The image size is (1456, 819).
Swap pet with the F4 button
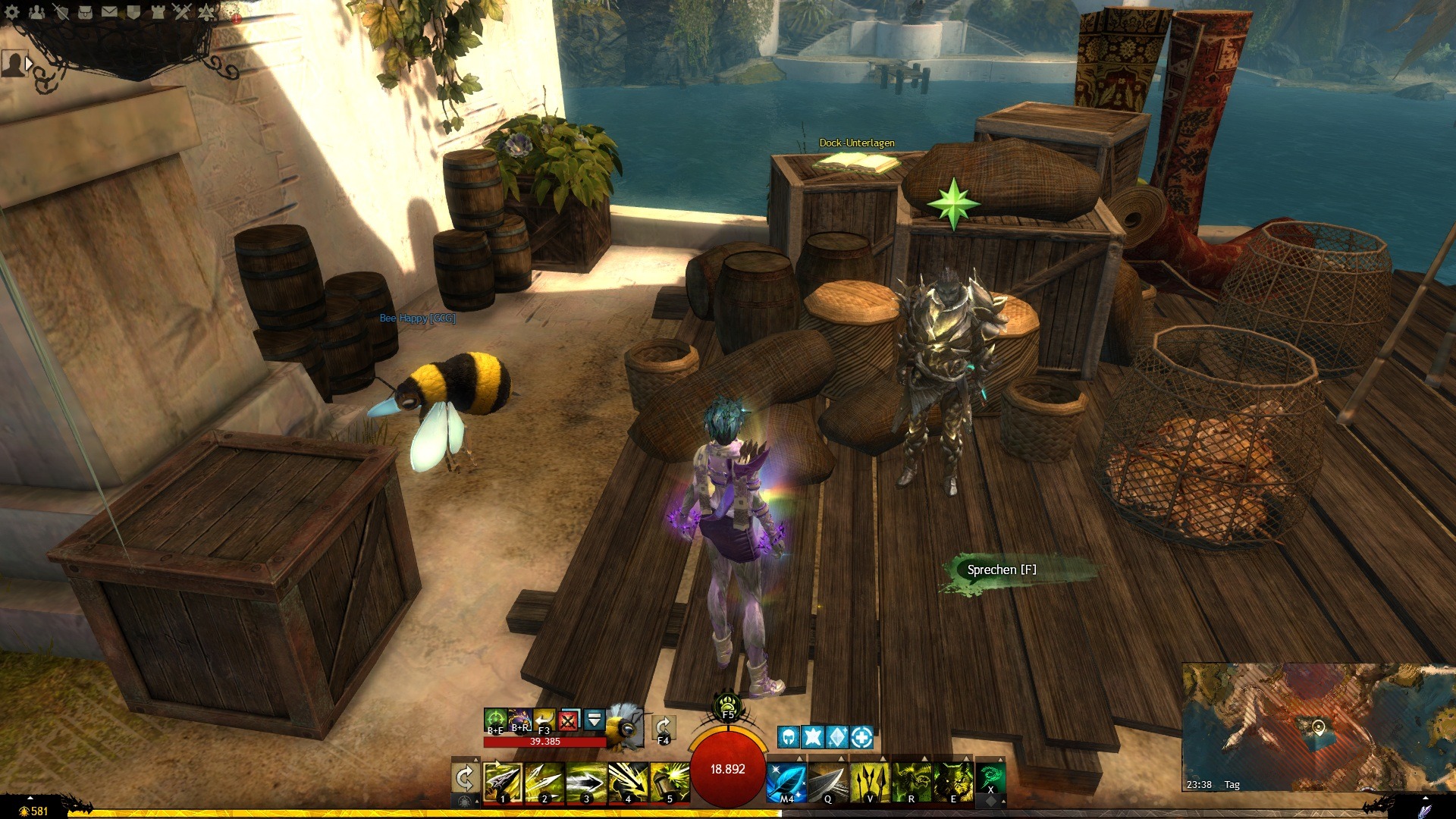click(x=663, y=726)
